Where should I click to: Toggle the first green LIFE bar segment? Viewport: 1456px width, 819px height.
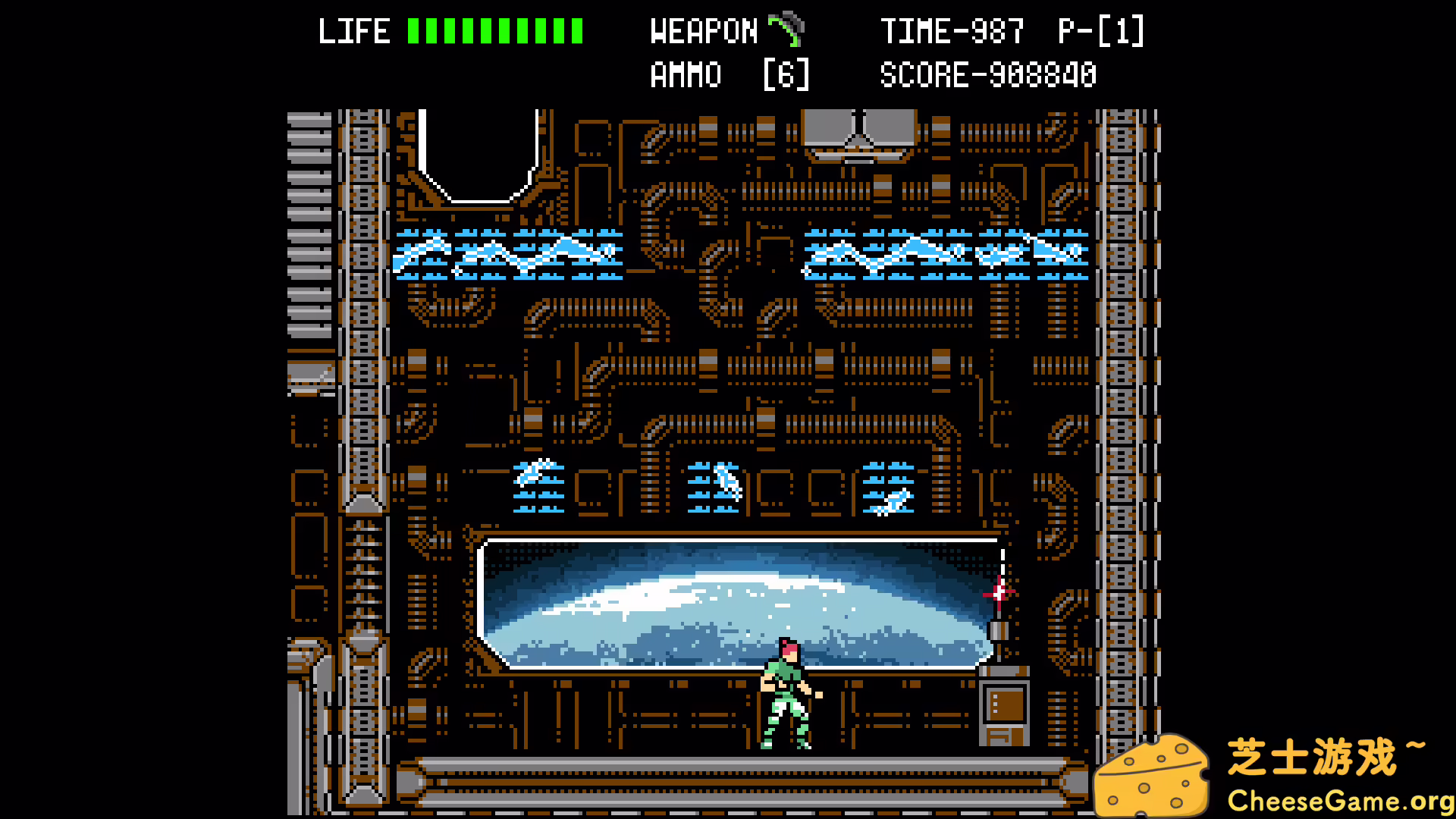pyautogui.click(x=412, y=30)
